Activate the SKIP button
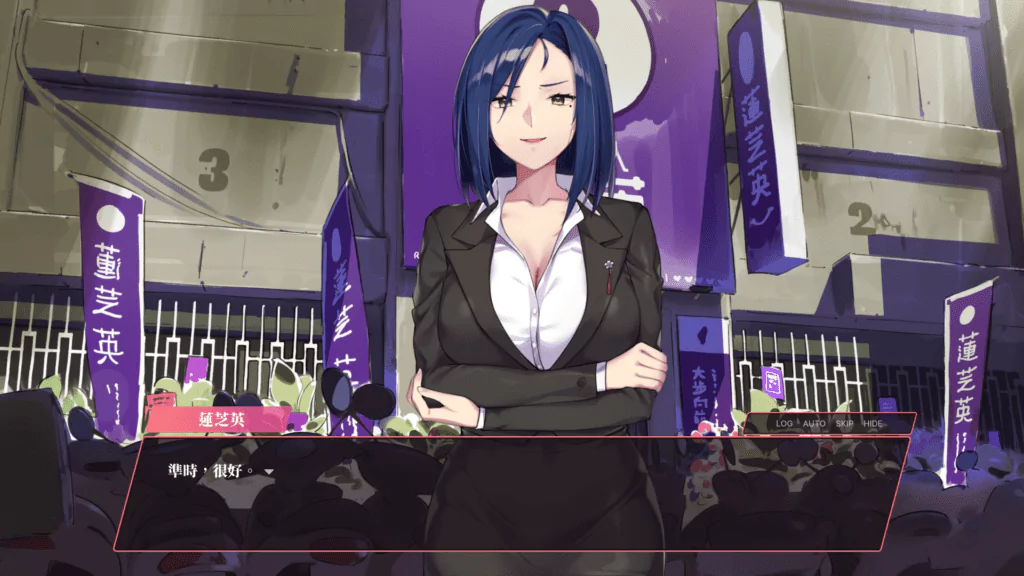Screen dimensions: 1024x576 [x=844, y=423]
